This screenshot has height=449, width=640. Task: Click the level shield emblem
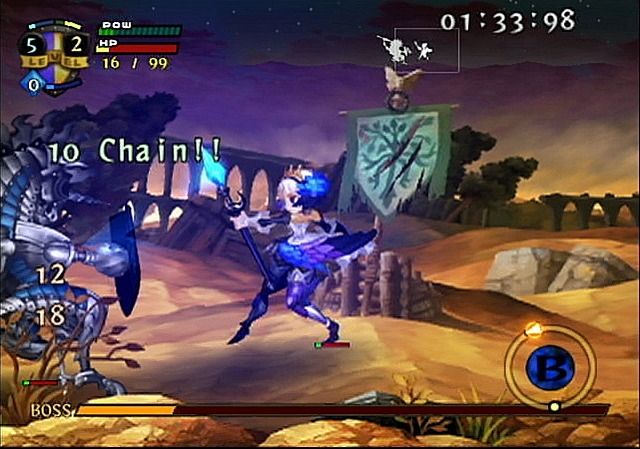click(55, 58)
